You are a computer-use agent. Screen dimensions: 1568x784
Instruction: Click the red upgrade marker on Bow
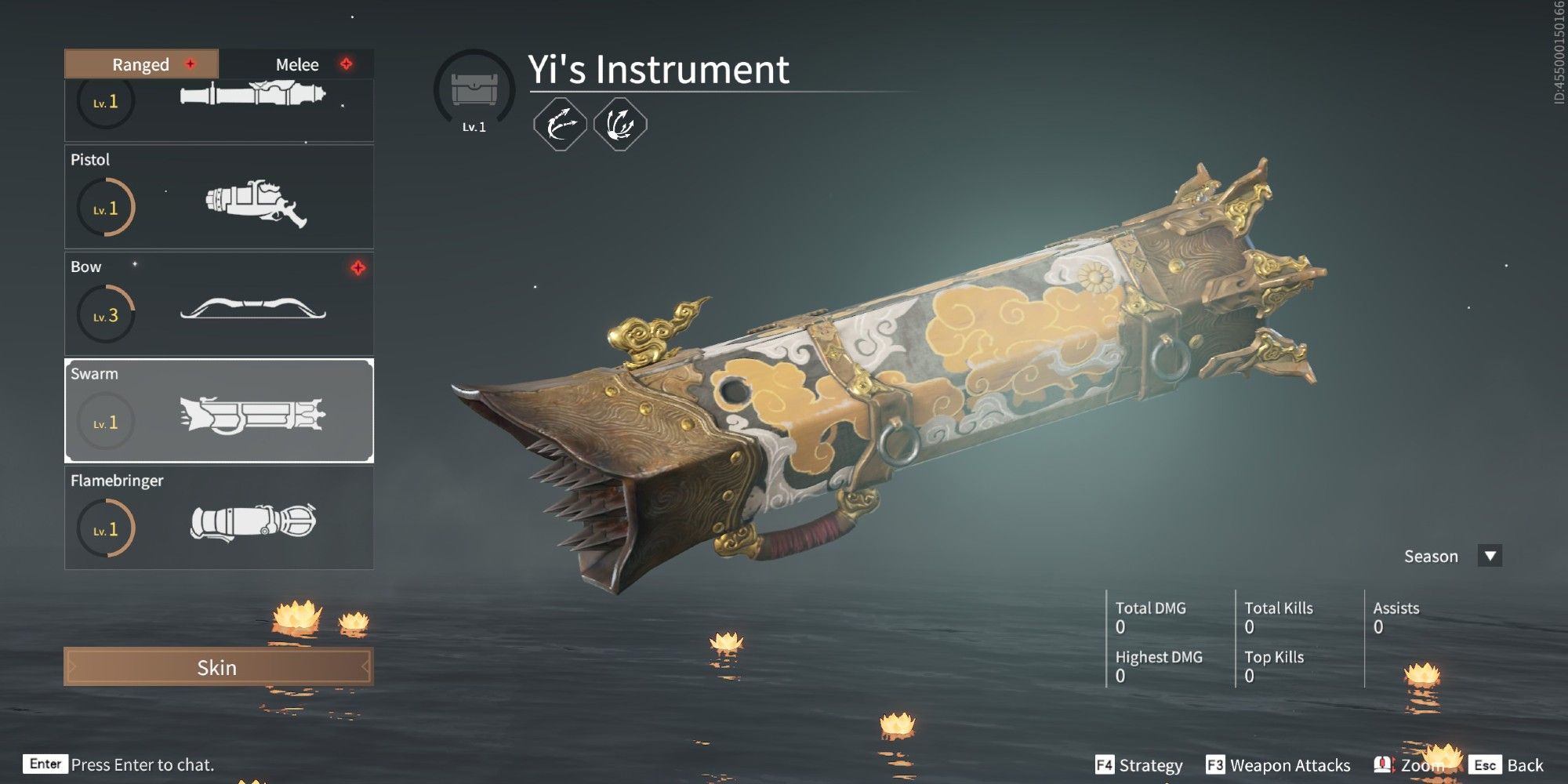357,267
